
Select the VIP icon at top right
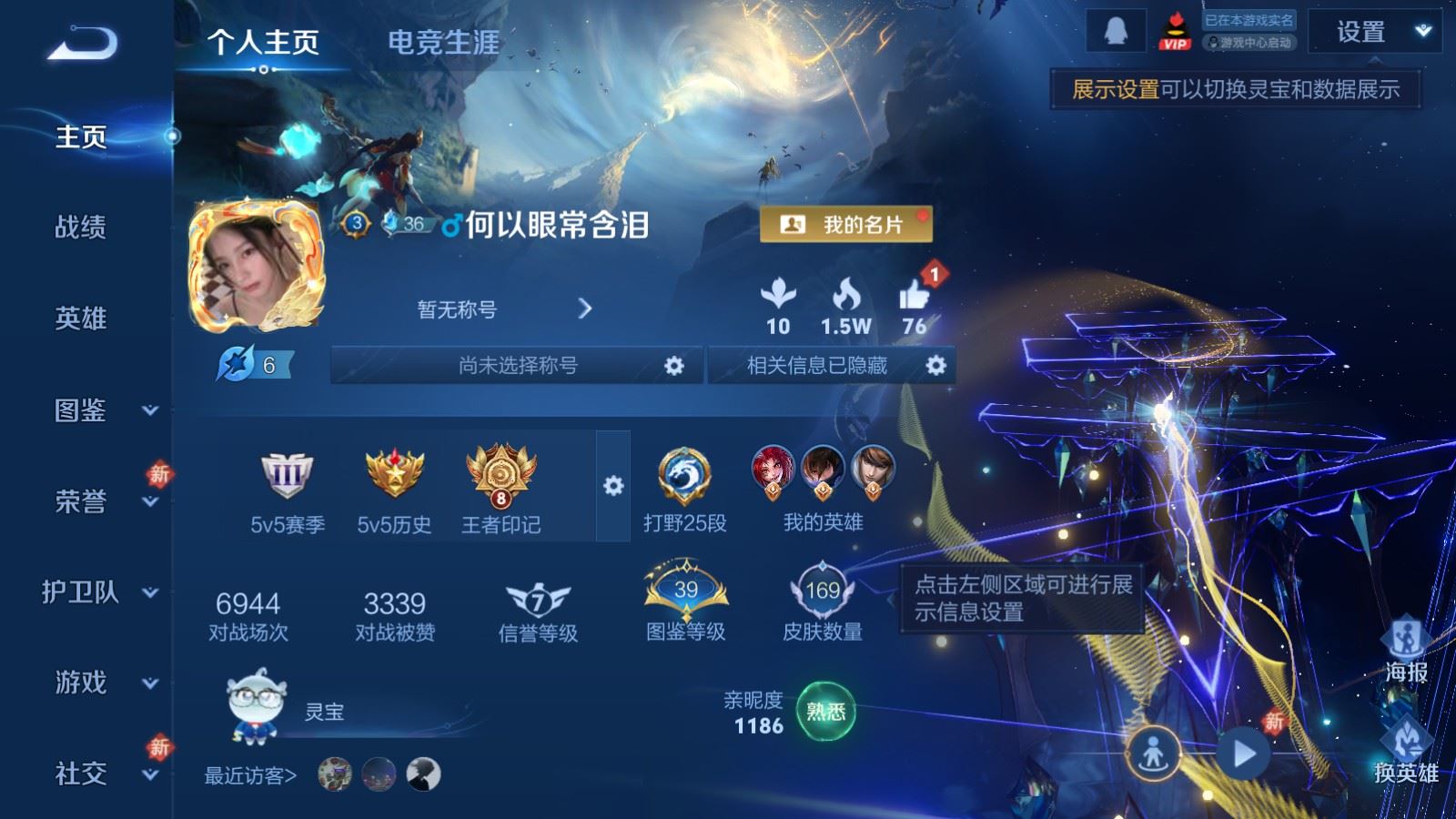click(x=1174, y=35)
